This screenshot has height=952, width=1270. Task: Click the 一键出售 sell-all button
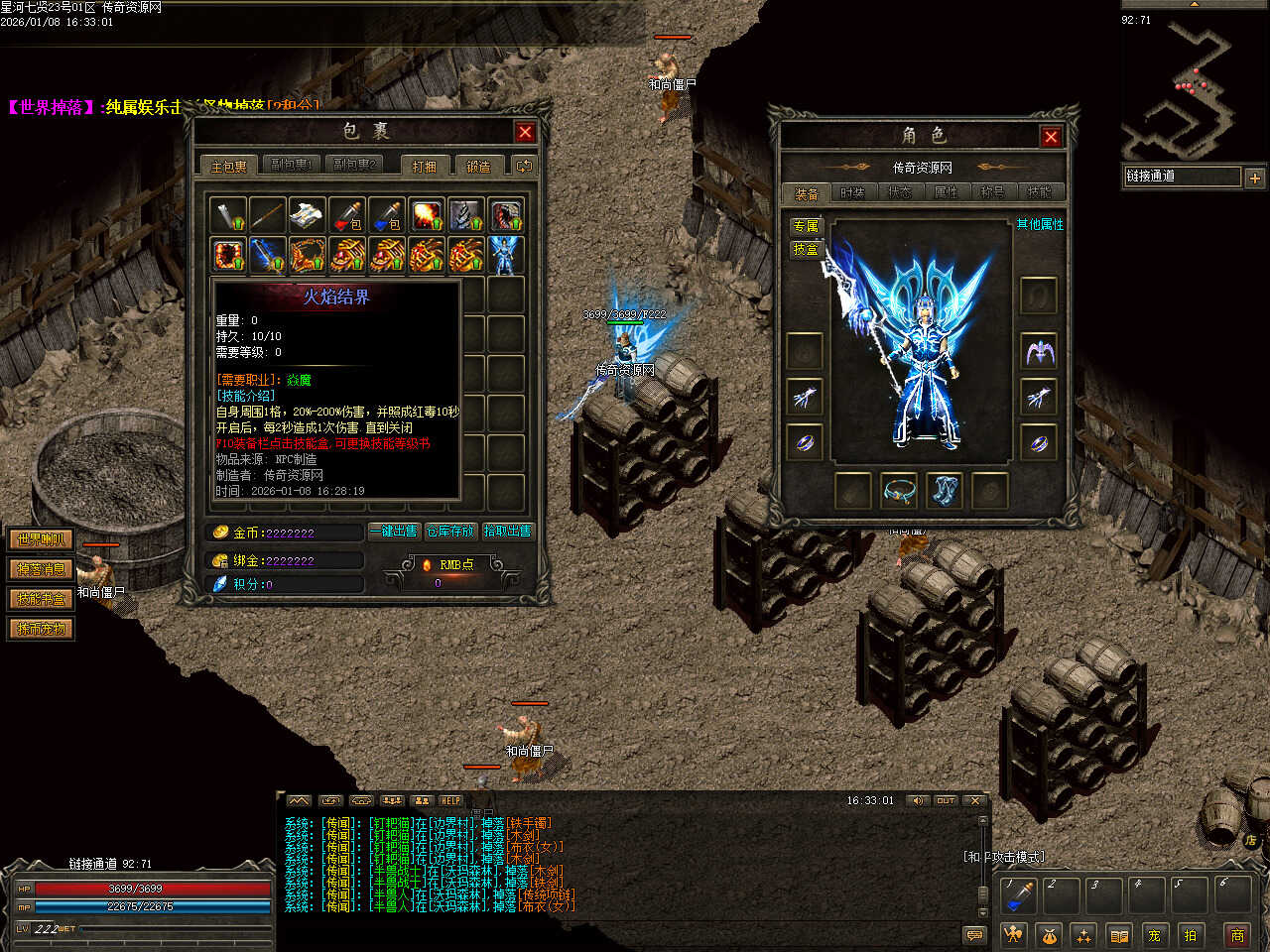coord(395,532)
